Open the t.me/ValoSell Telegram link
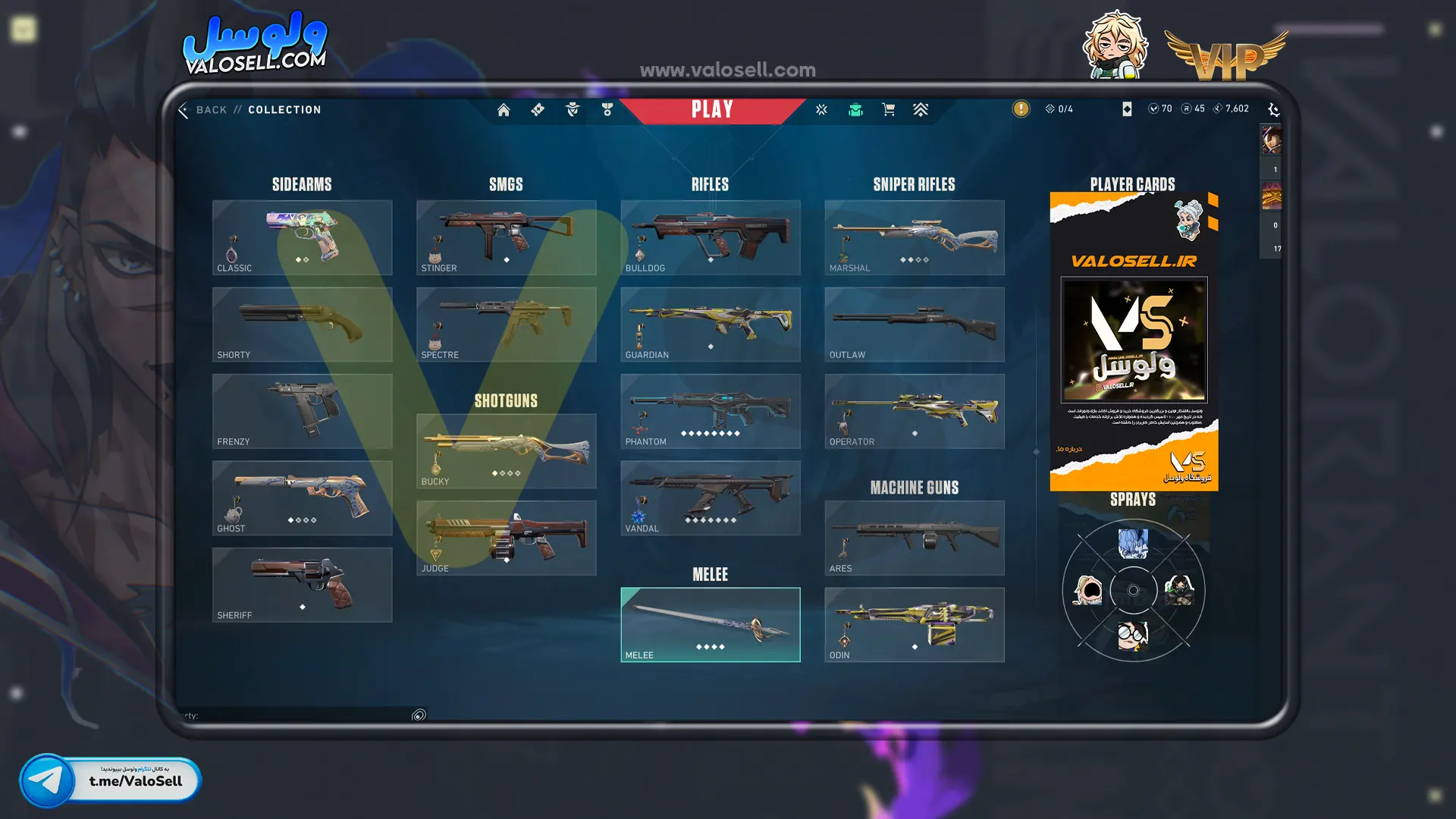 tap(111, 780)
